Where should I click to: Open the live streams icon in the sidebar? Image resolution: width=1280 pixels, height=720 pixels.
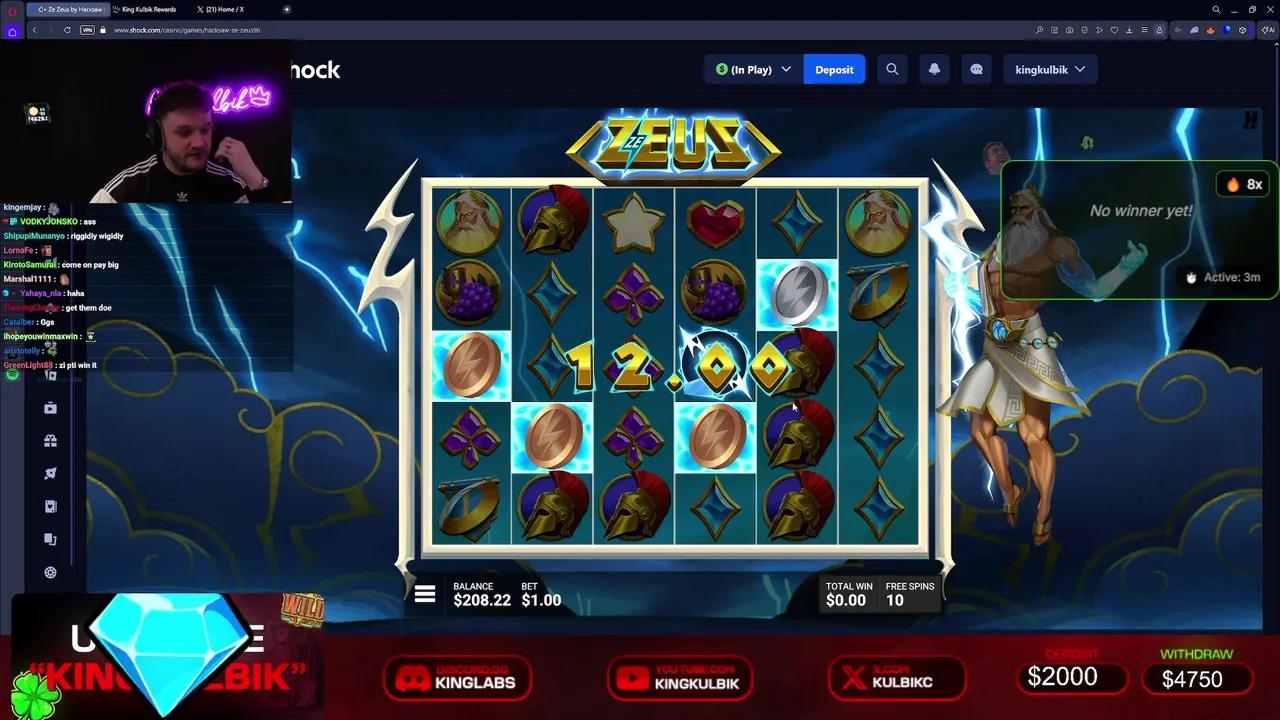[50, 407]
